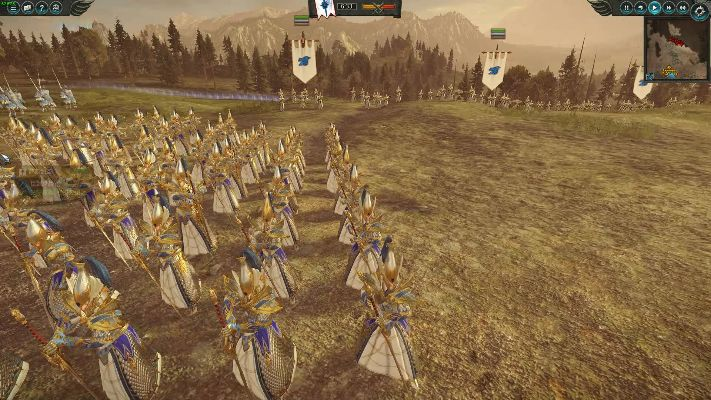Pause the battle
Viewport: 711px width, 400px height.
click(627, 7)
